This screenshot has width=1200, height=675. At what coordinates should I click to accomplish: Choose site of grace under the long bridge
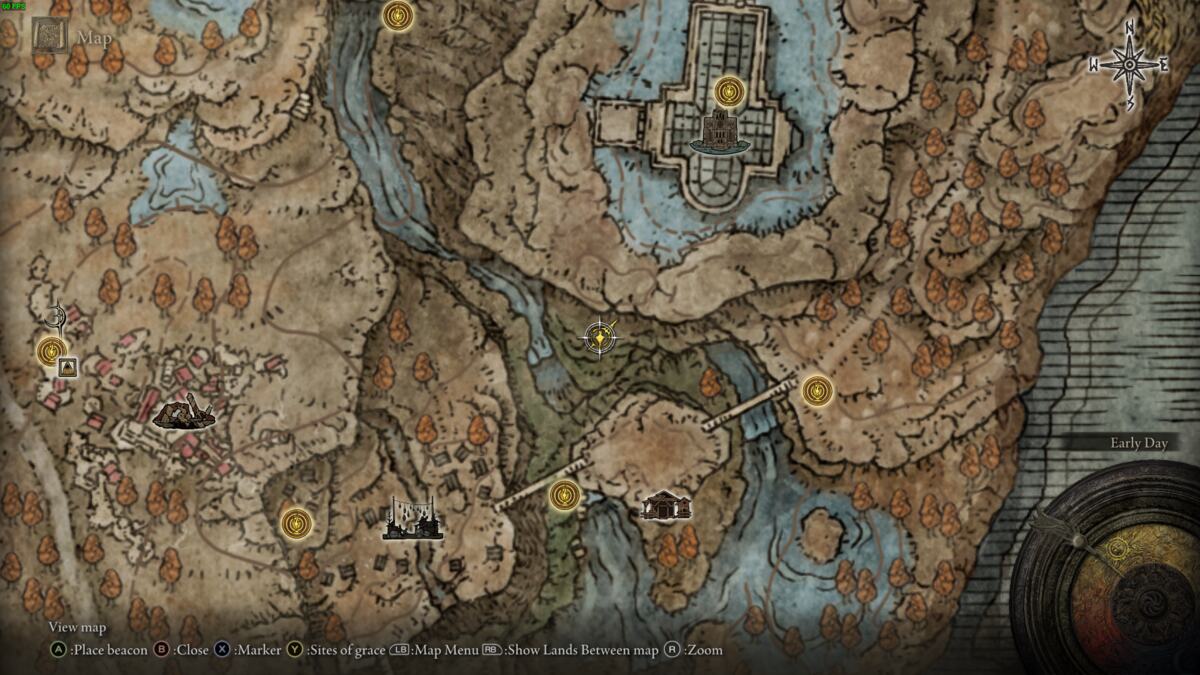(x=565, y=494)
